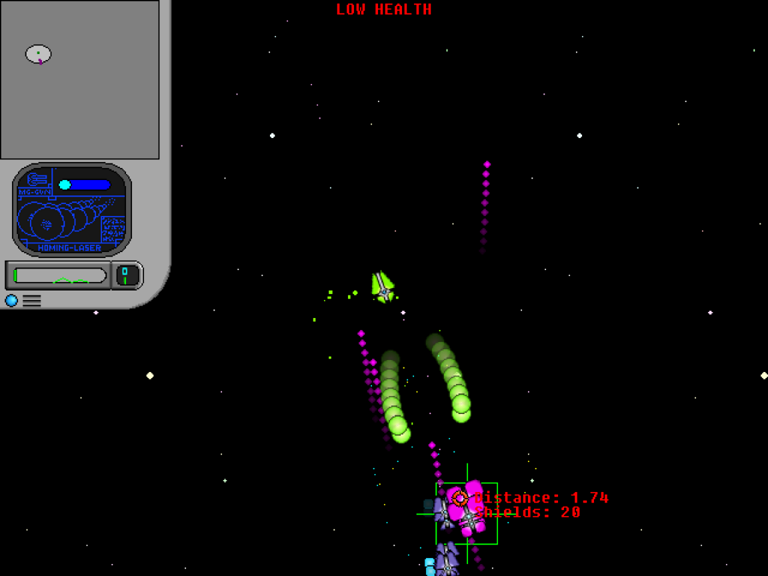Open the three-line menu icon
768x576 pixels.
32,300
